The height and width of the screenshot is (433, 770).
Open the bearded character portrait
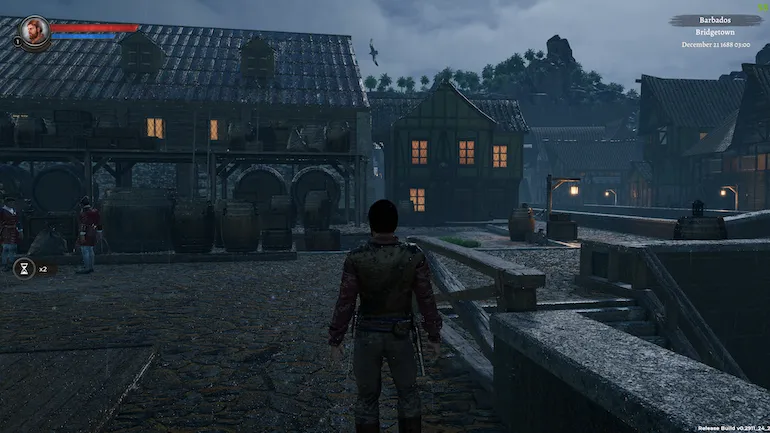[34, 30]
